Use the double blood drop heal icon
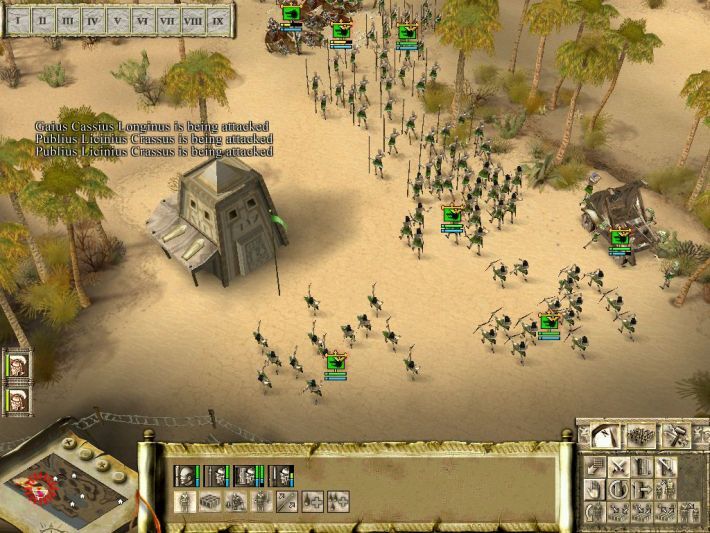The height and width of the screenshot is (533, 710). click(x=339, y=501)
